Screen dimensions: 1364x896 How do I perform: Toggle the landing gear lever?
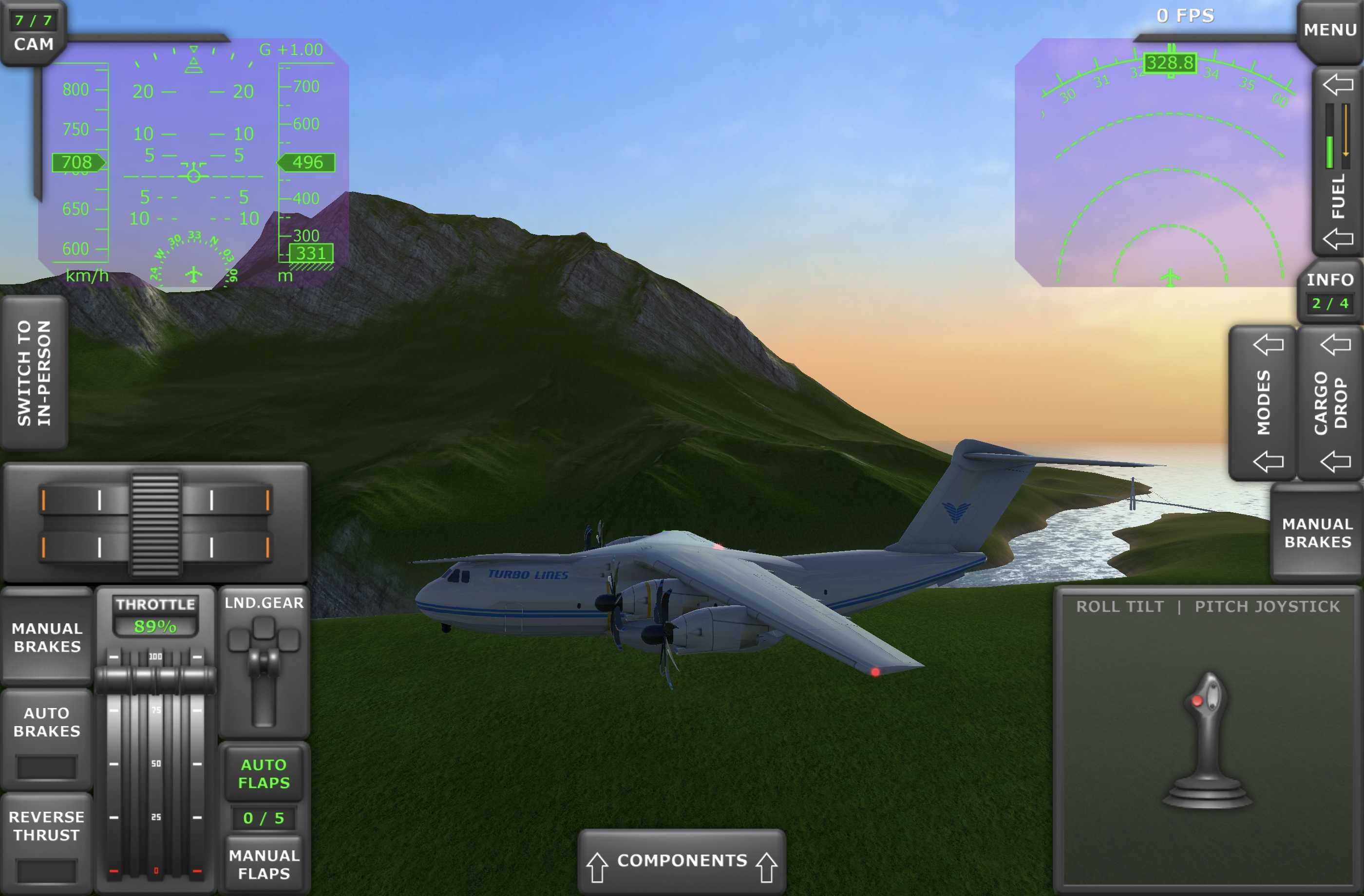pyautogui.click(x=264, y=665)
